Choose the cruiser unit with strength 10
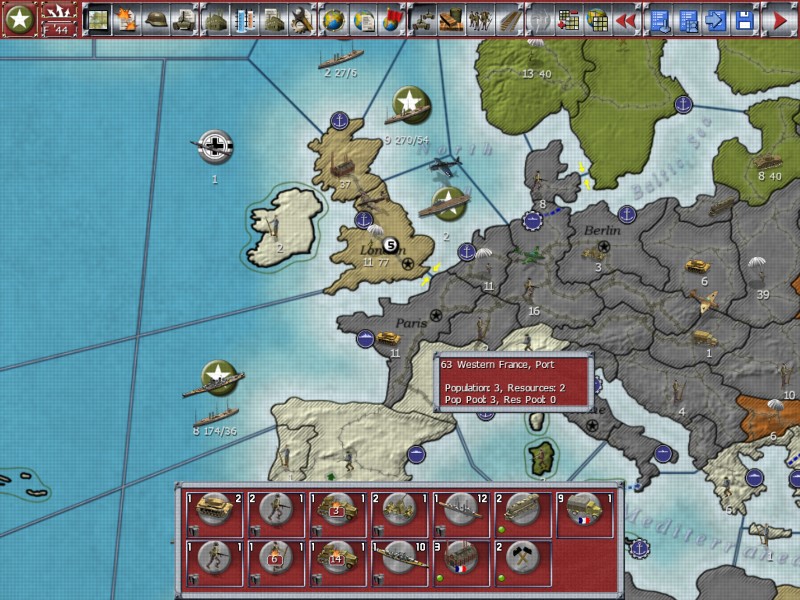The image size is (800, 600). 400,562
